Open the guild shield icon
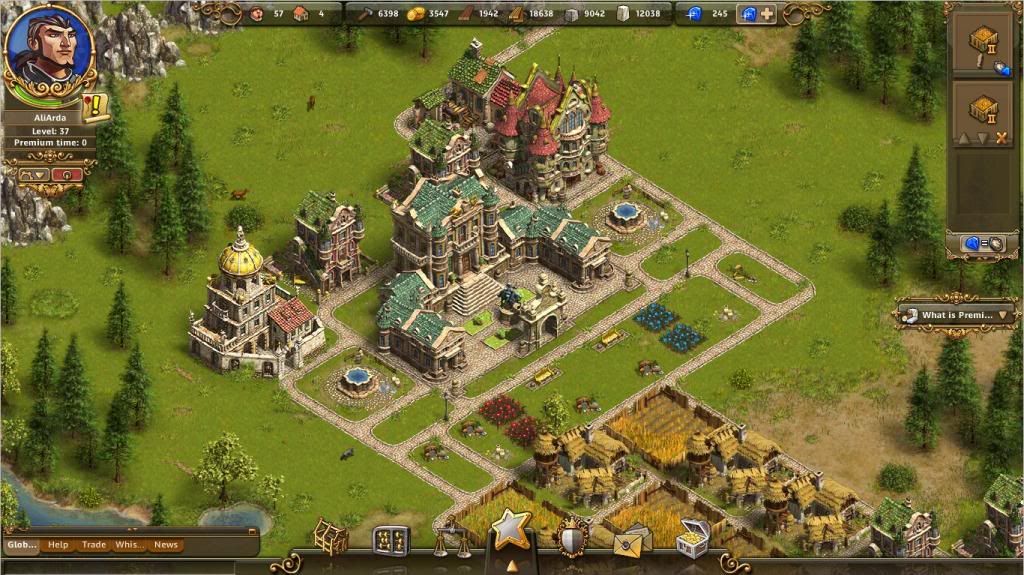The height and width of the screenshot is (575, 1024). point(573,537)
